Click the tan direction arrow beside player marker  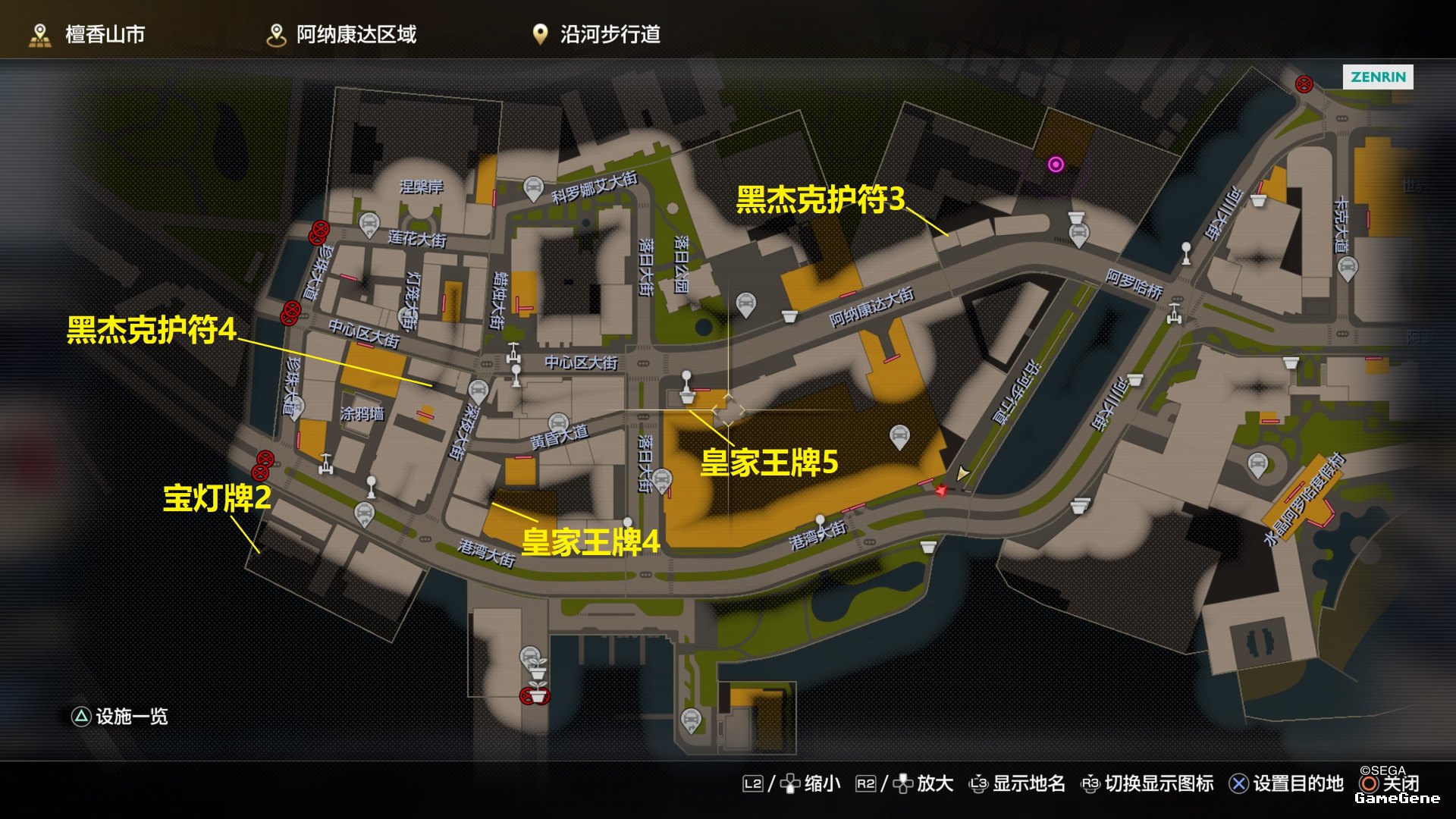pos(962,475)
